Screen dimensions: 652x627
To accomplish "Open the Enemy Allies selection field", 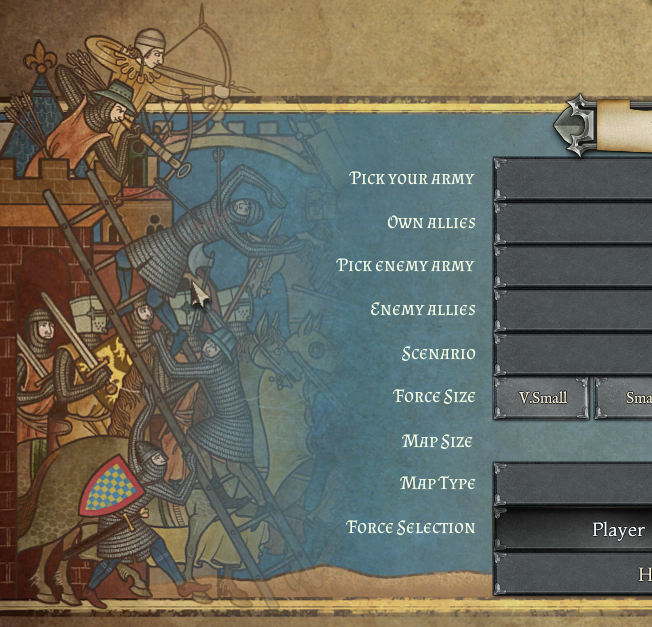I will pos(573,310).
